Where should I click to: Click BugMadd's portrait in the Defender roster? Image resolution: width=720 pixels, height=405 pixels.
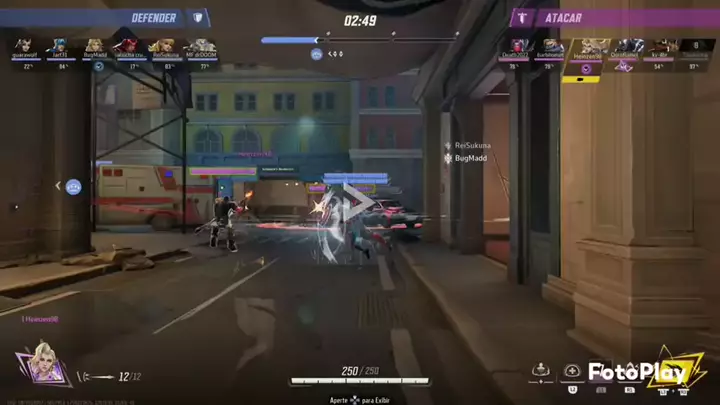pos(95,46)
